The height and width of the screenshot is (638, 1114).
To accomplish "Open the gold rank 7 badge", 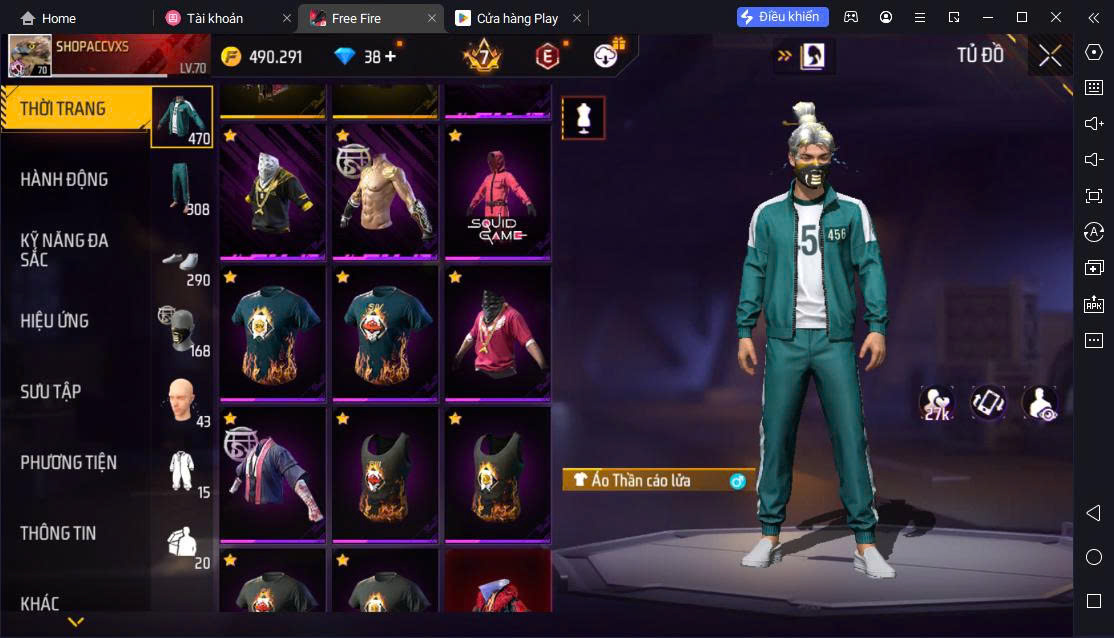I will point(482,56).
